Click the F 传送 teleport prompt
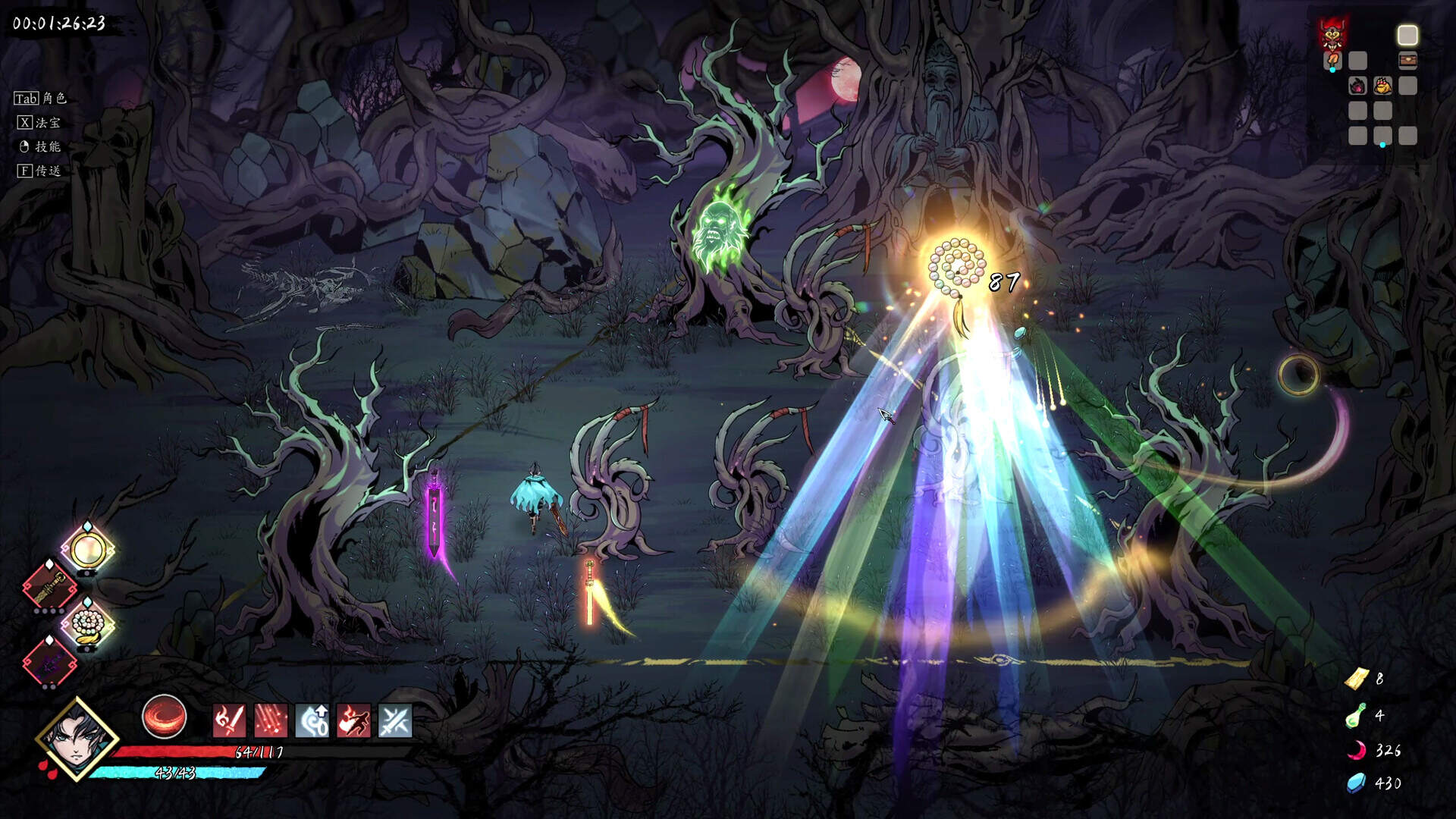The width and height of the screenshot is (1456, 819). 39,172
